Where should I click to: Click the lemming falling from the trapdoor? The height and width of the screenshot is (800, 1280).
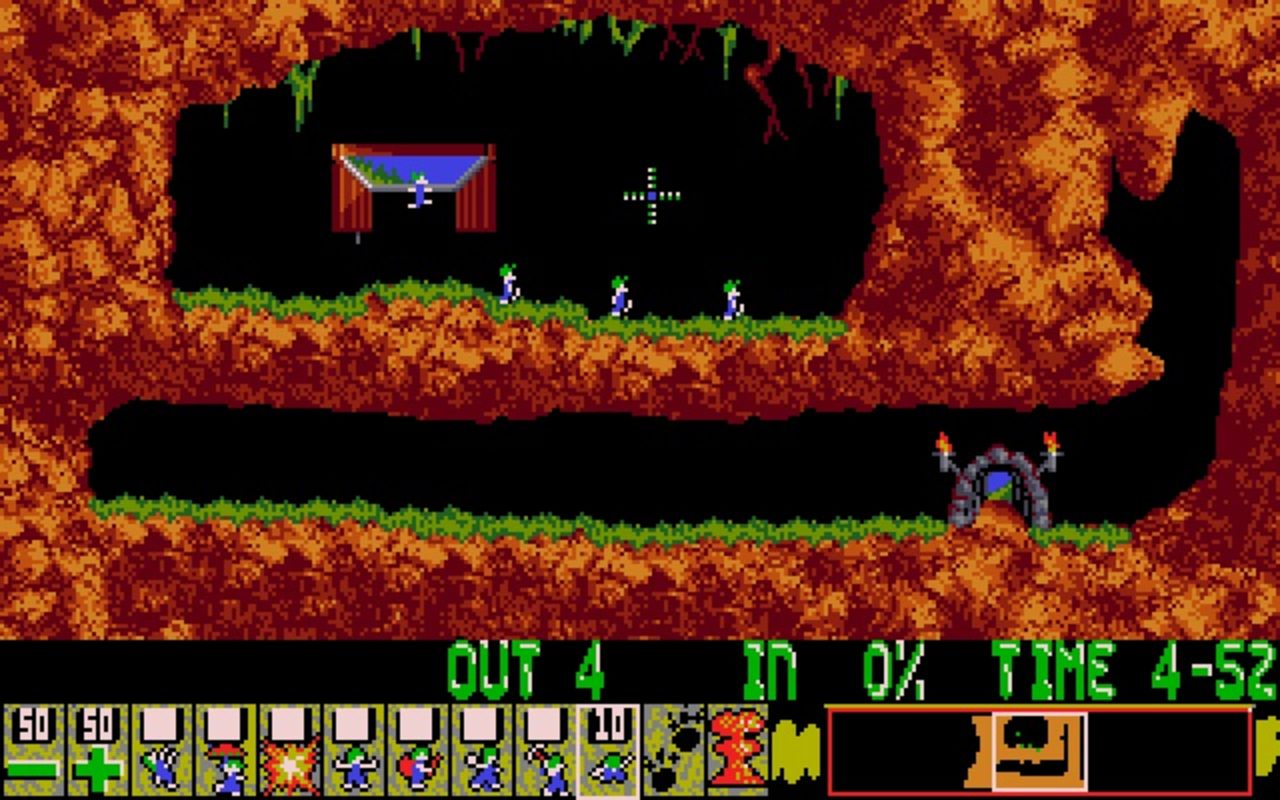(420, 190)
